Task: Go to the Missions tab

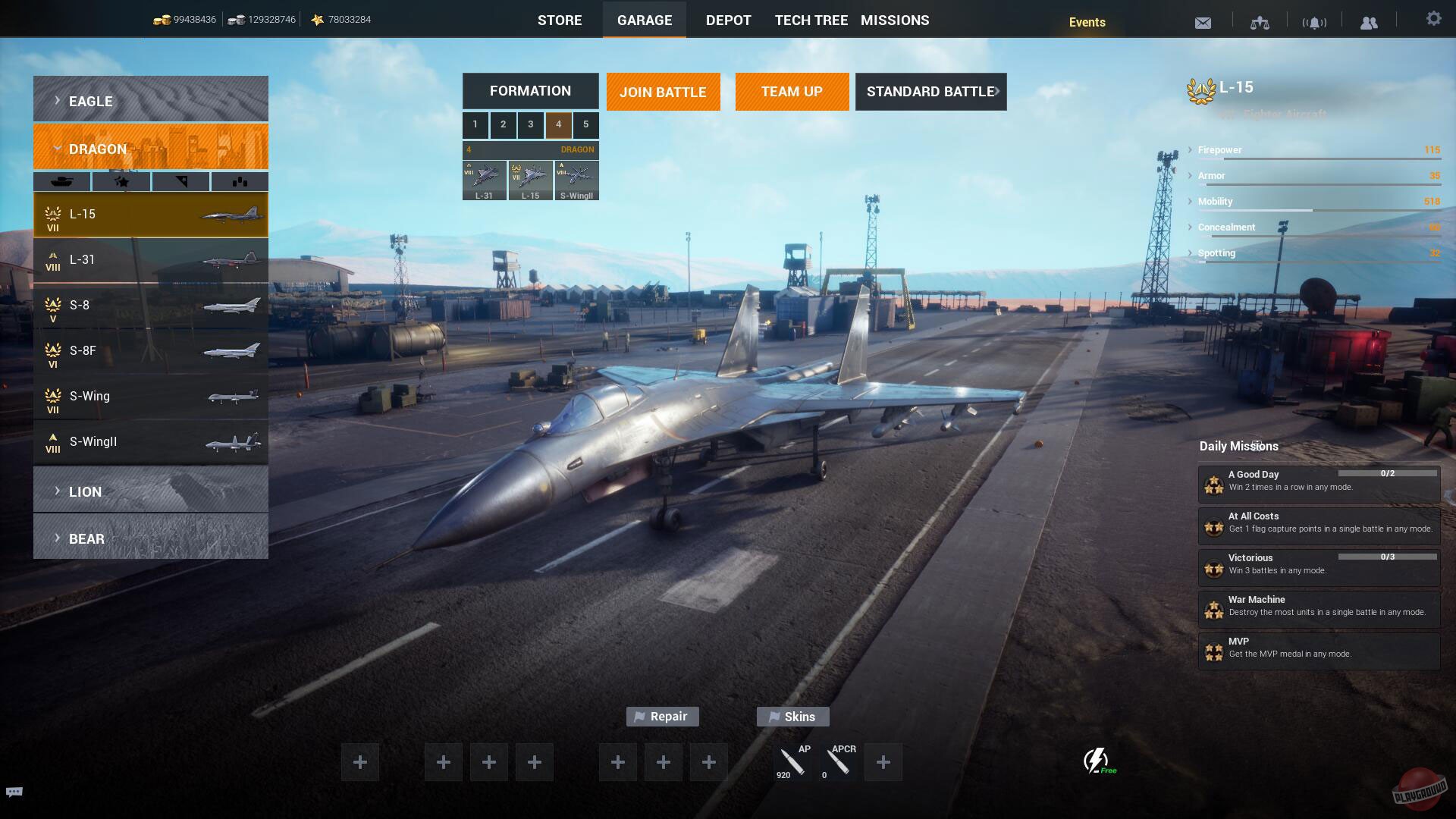Action: [895, 20]
